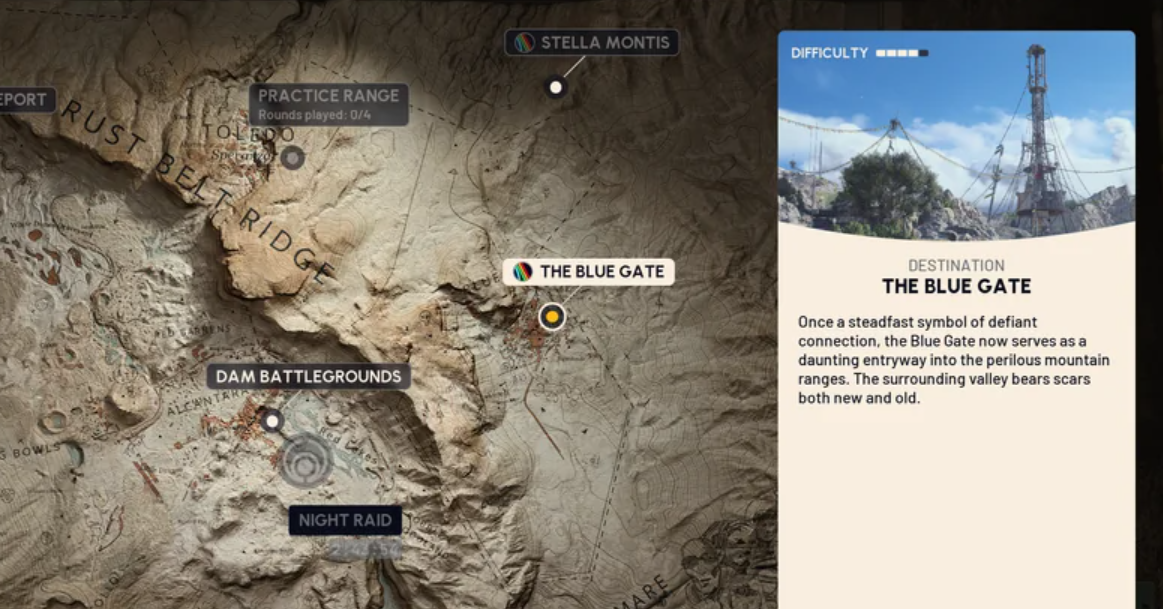Viewport: 1163px width, 609px height.
Task: Choose the Night Raid event tag
Action: coord(345,520)
